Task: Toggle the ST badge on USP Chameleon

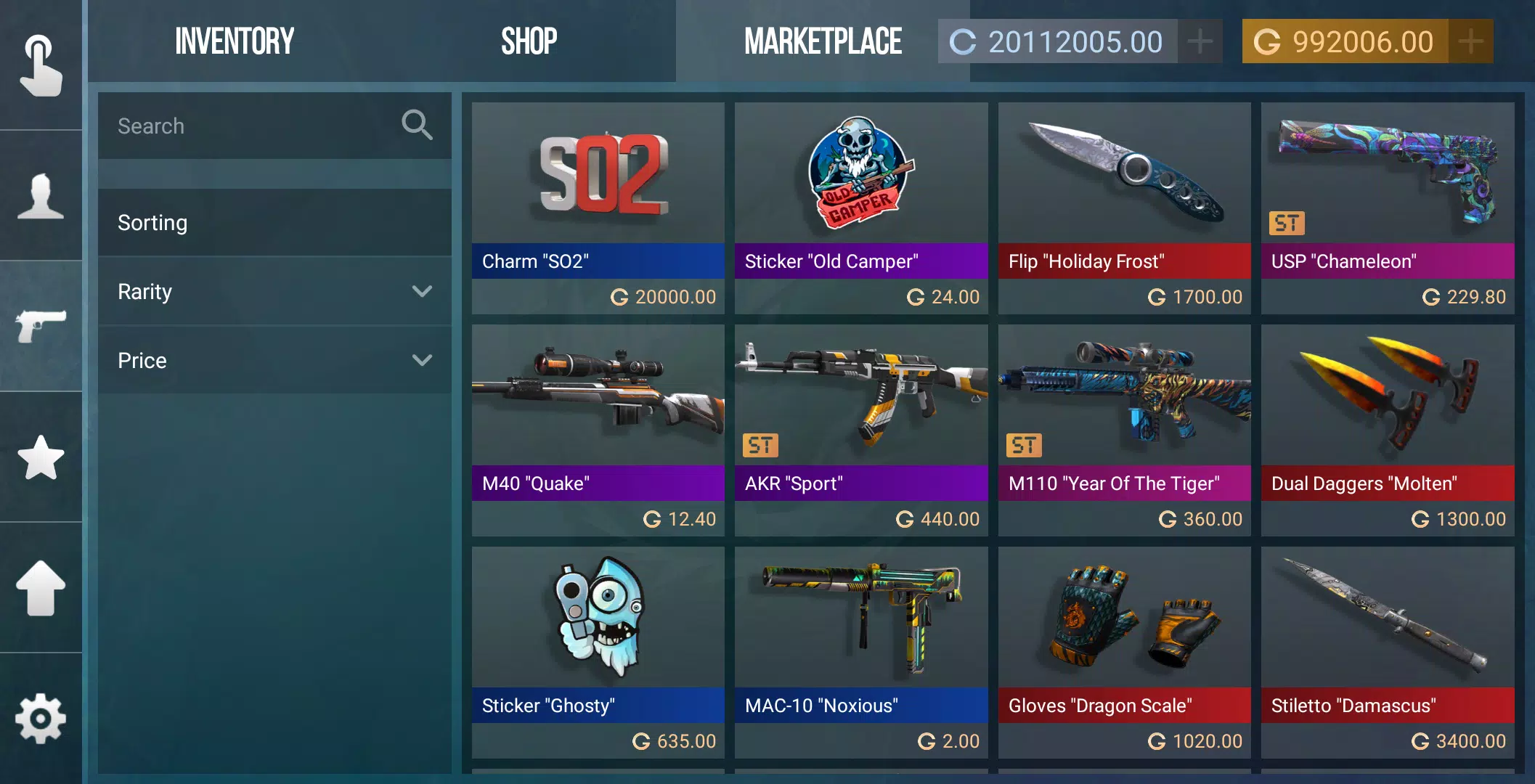Action: click(x=1287, y=224)
